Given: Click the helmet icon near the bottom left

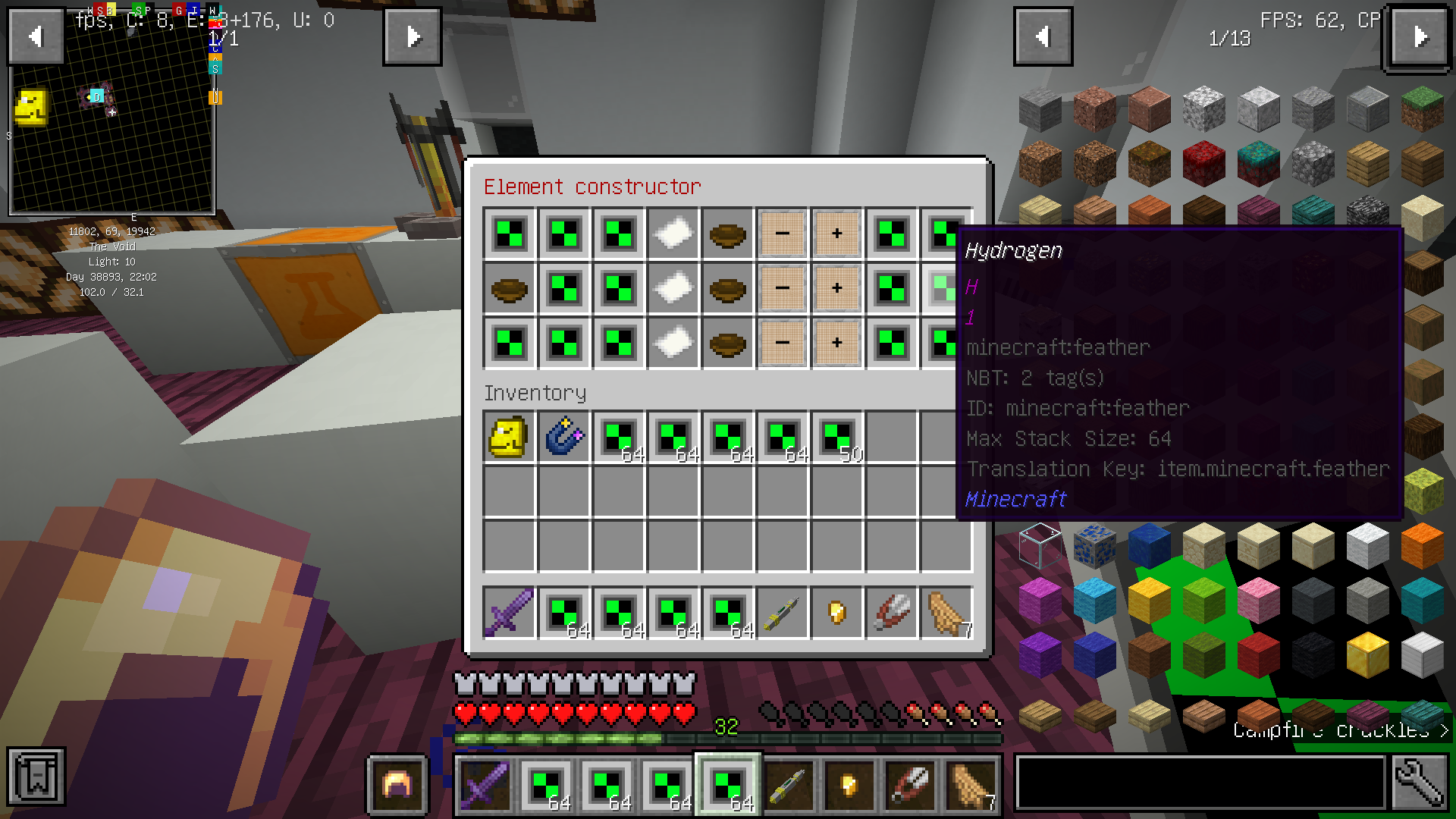Looking at the screenshot, I should tap(397, 784).
